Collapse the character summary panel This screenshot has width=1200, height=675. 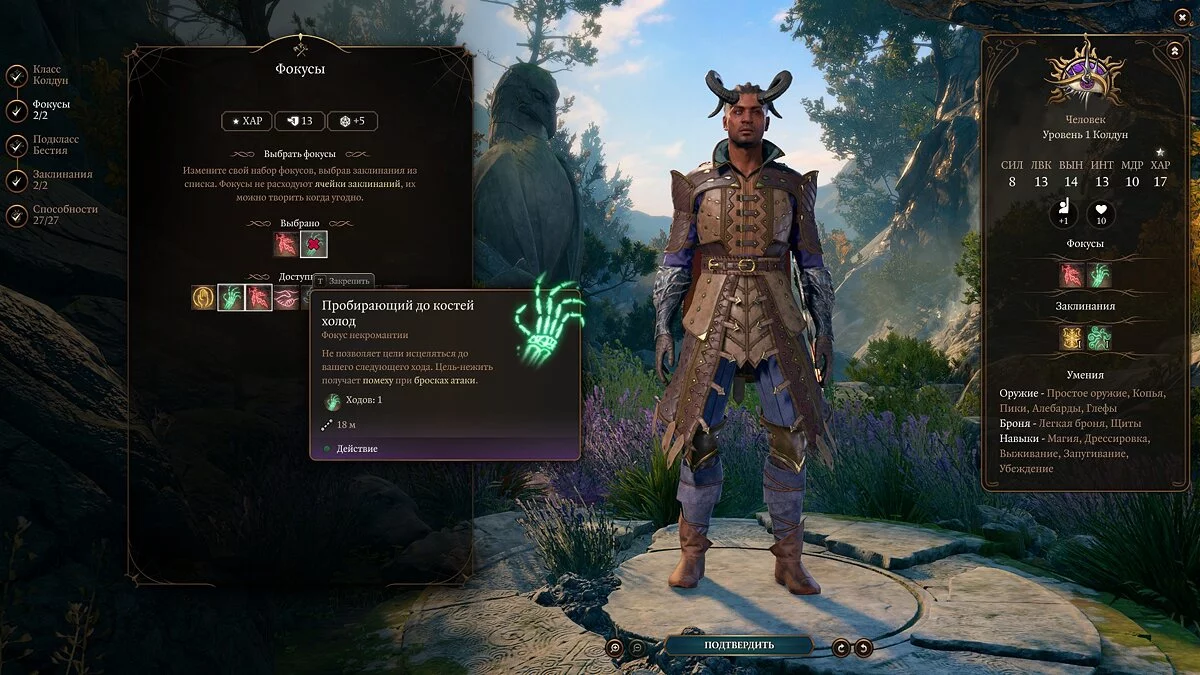coord(1173,50)
